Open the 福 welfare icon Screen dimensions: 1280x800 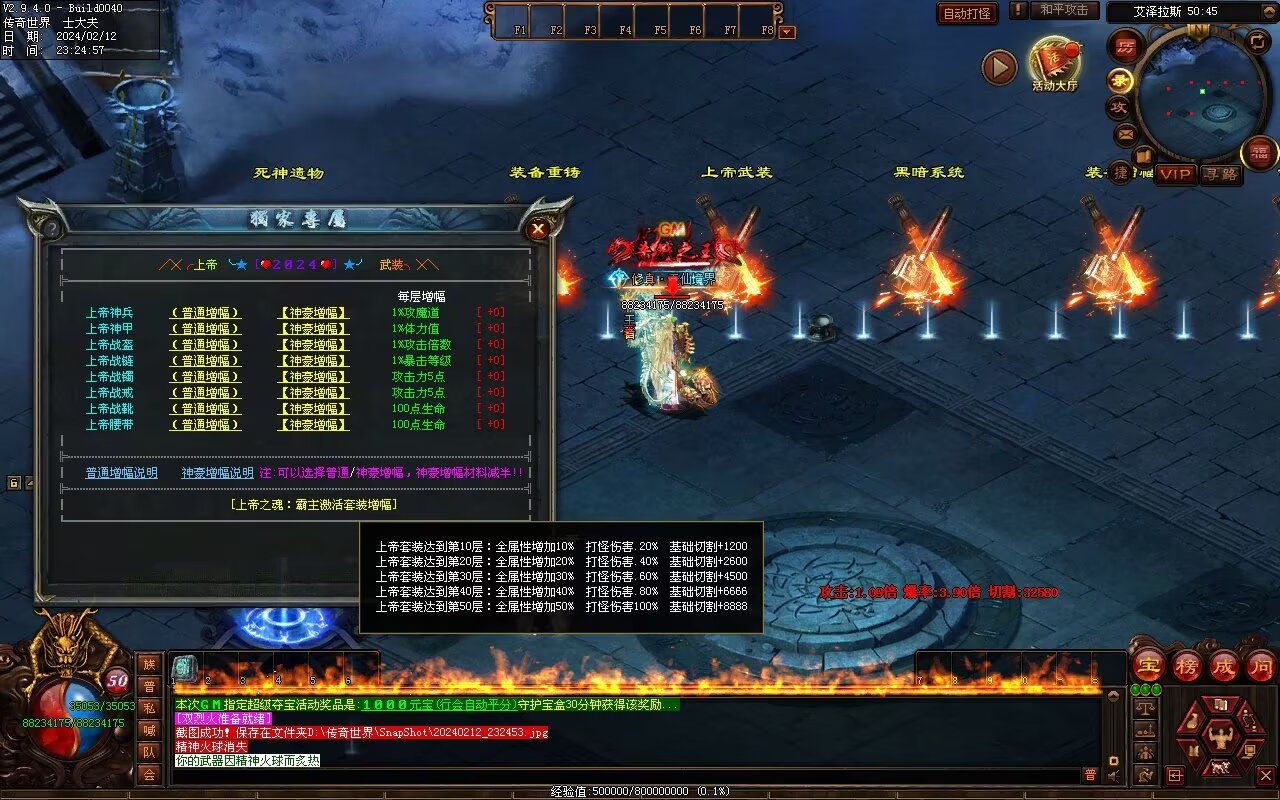tap(1260, 153)
